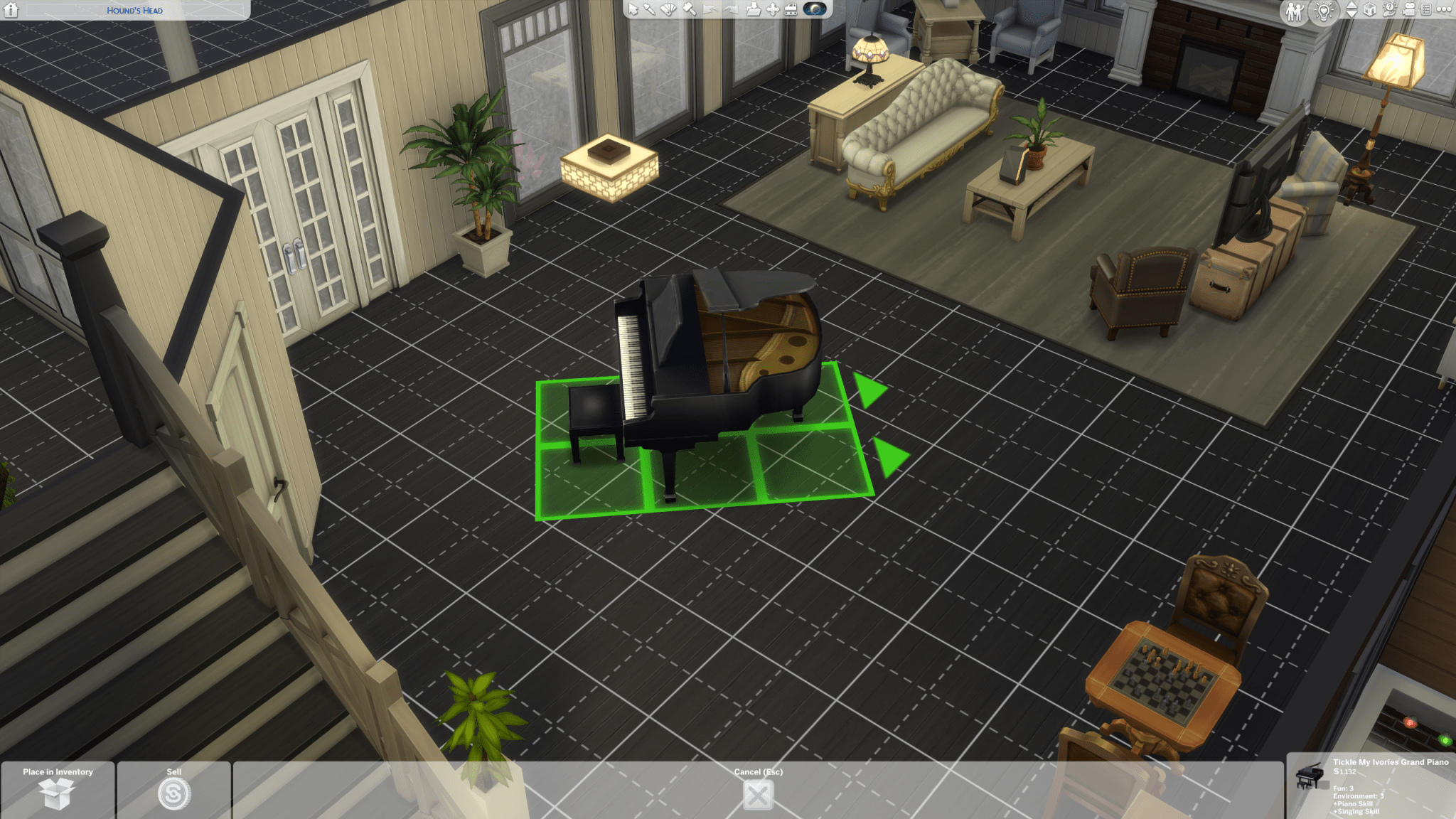Save the lot to your library
Screen dimensions: 1456x819
pos(753,10)
